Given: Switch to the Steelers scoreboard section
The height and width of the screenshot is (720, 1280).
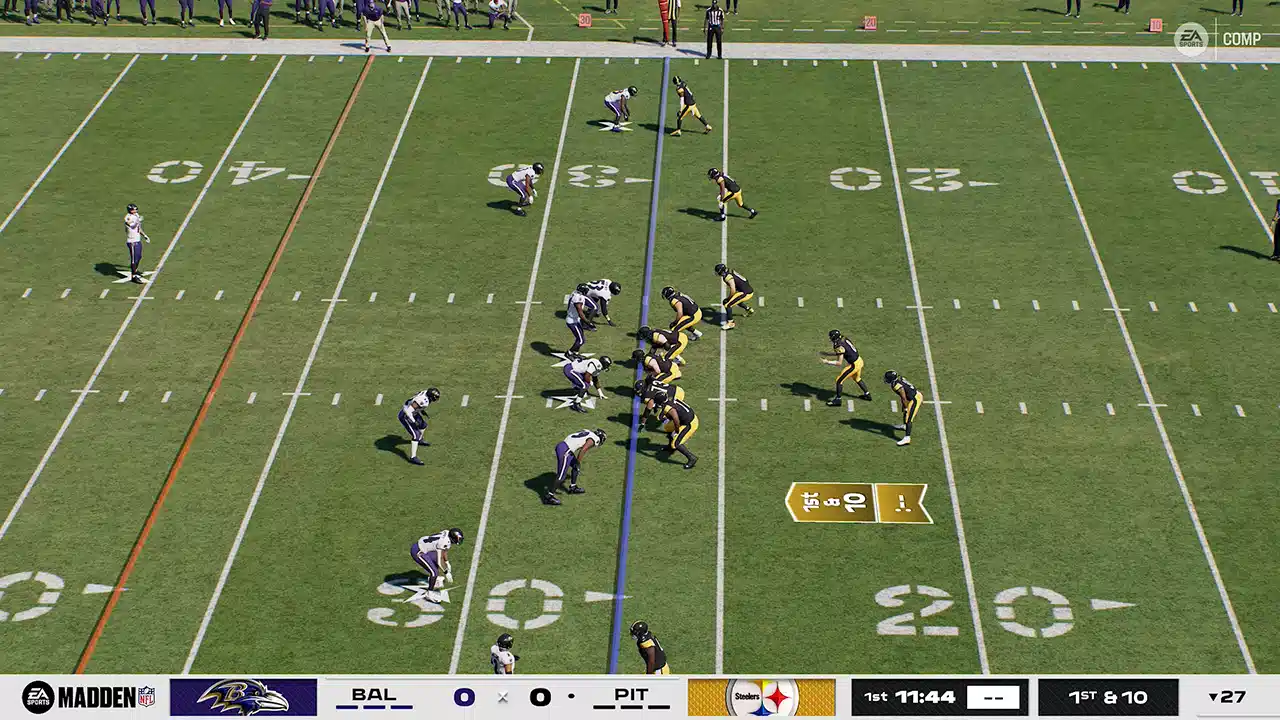Looking at the screenshot, I should tap(762, 697).
